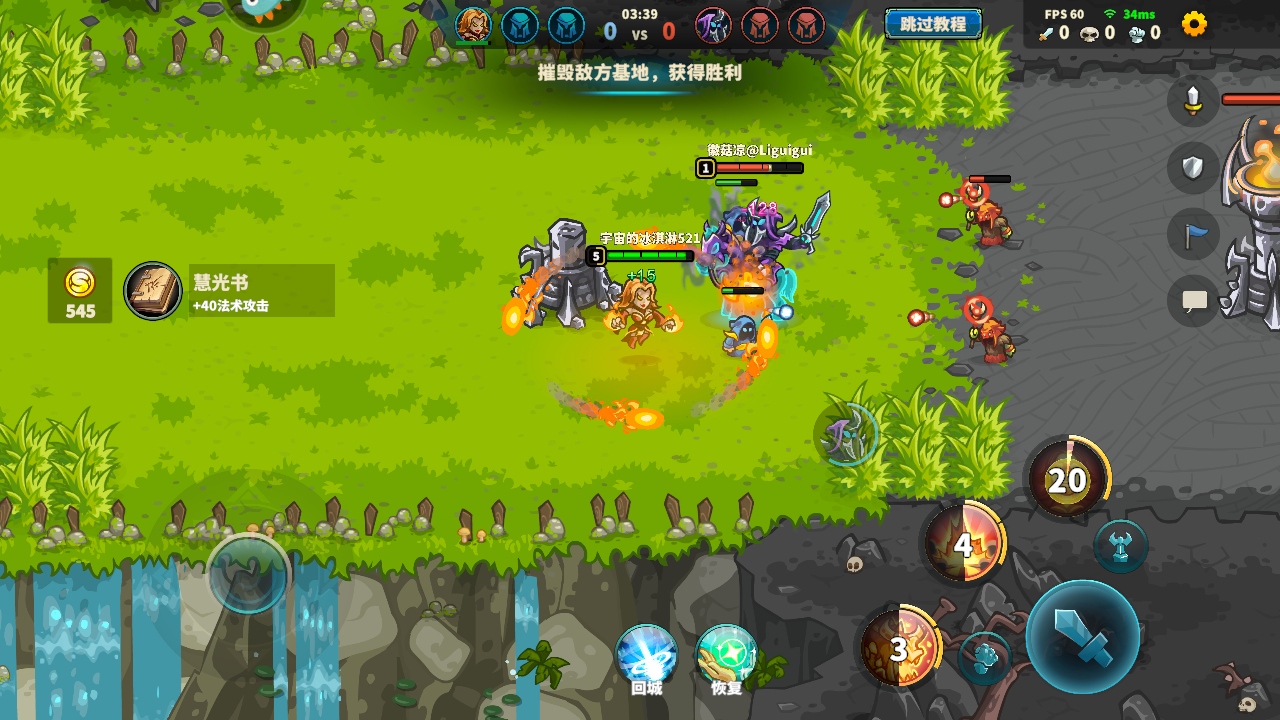Activate the skill showing cooldown 20
The height and width of the screenshot is (720, 1280).
point(1067,480)
